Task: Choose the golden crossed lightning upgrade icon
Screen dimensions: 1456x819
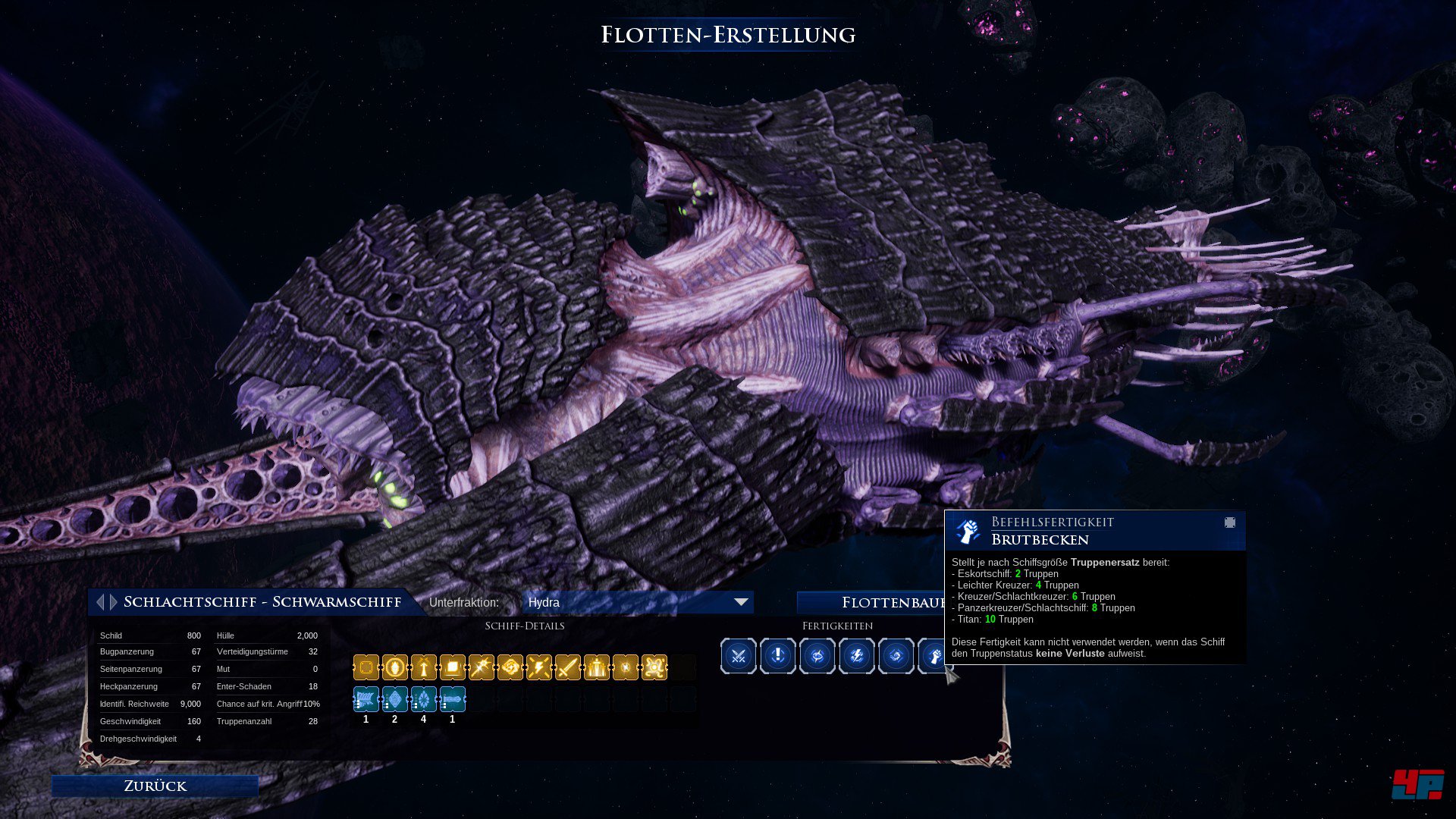Action: click(539, 667)
